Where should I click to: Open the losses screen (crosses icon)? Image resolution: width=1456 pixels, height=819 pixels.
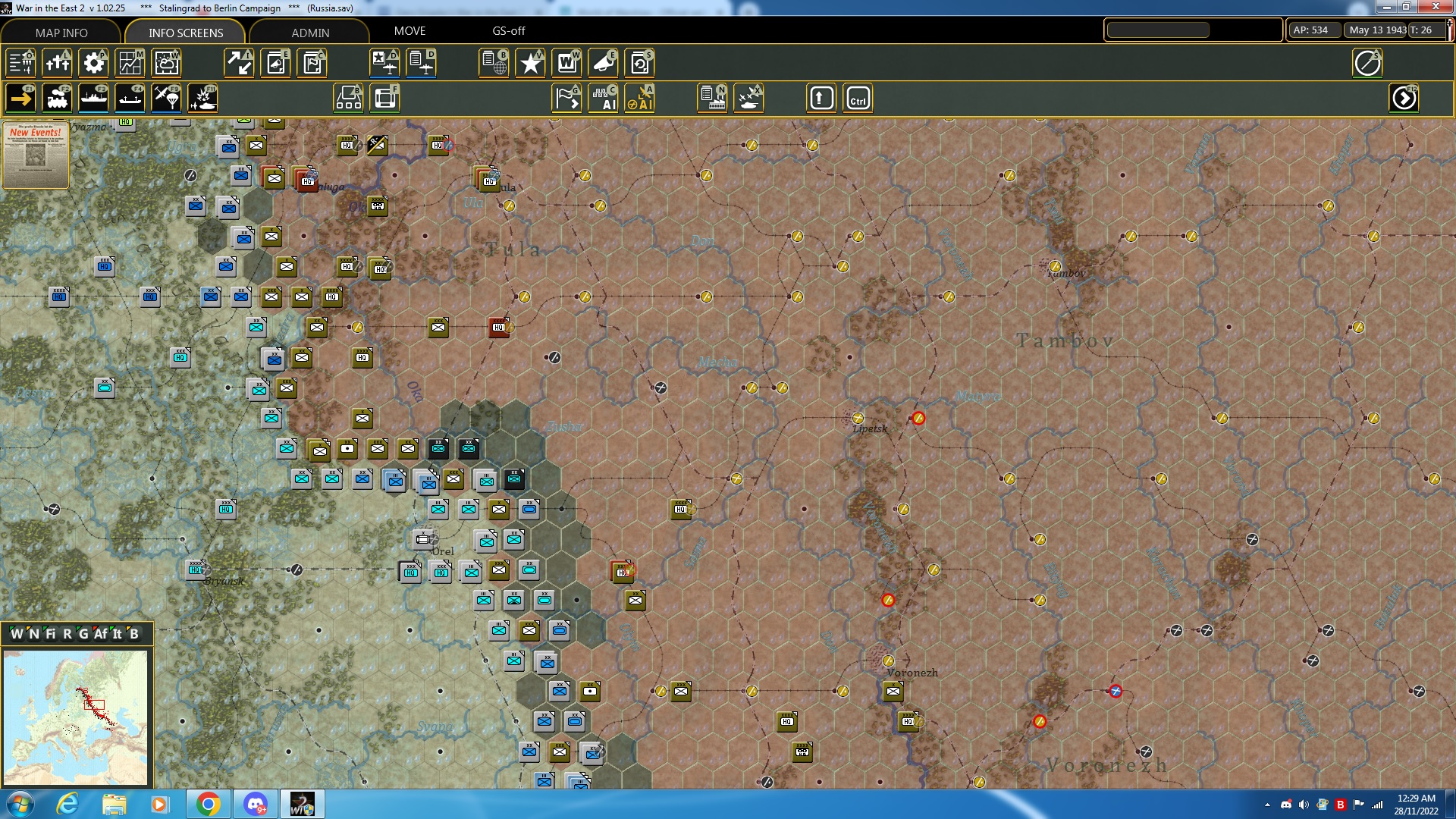[x=58, y=63]
